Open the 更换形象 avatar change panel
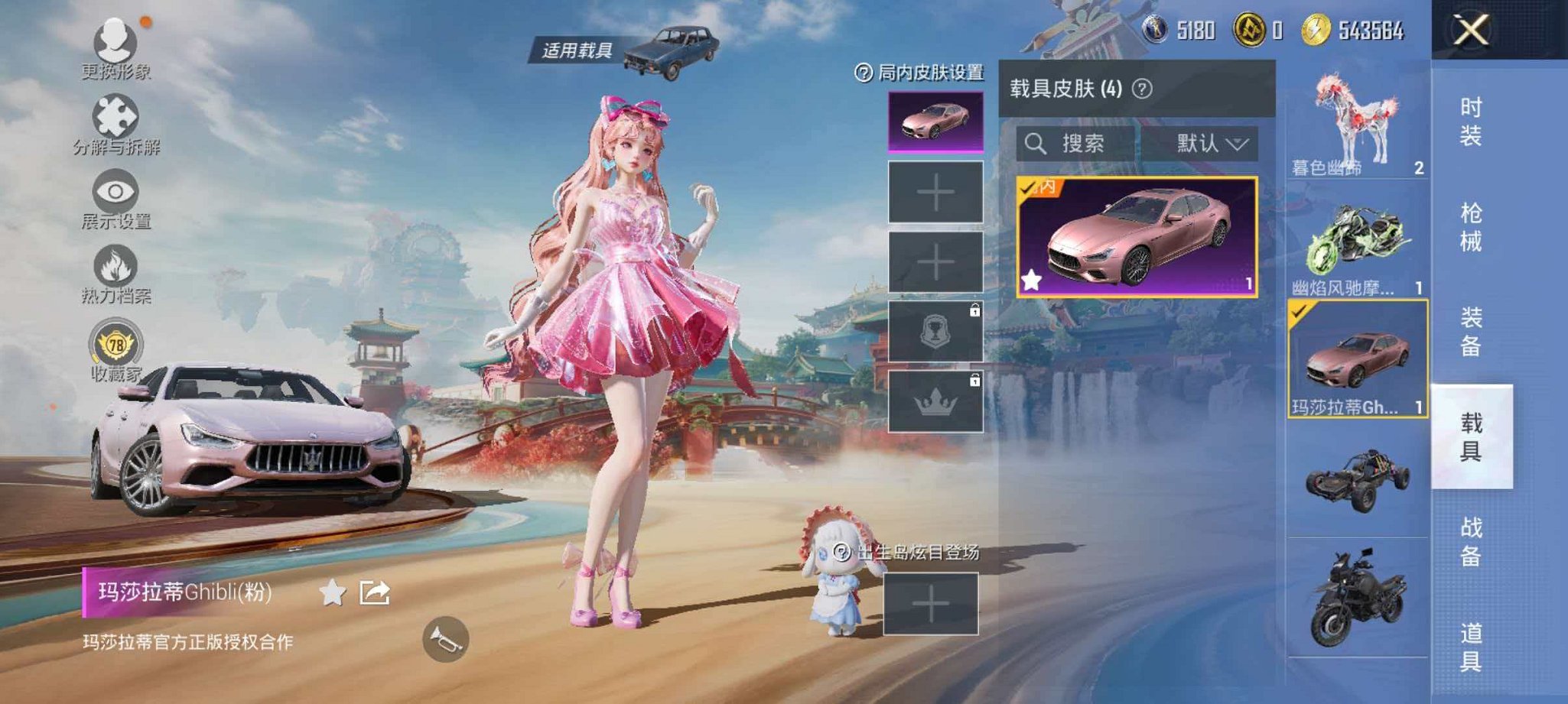 click(113, 46)
